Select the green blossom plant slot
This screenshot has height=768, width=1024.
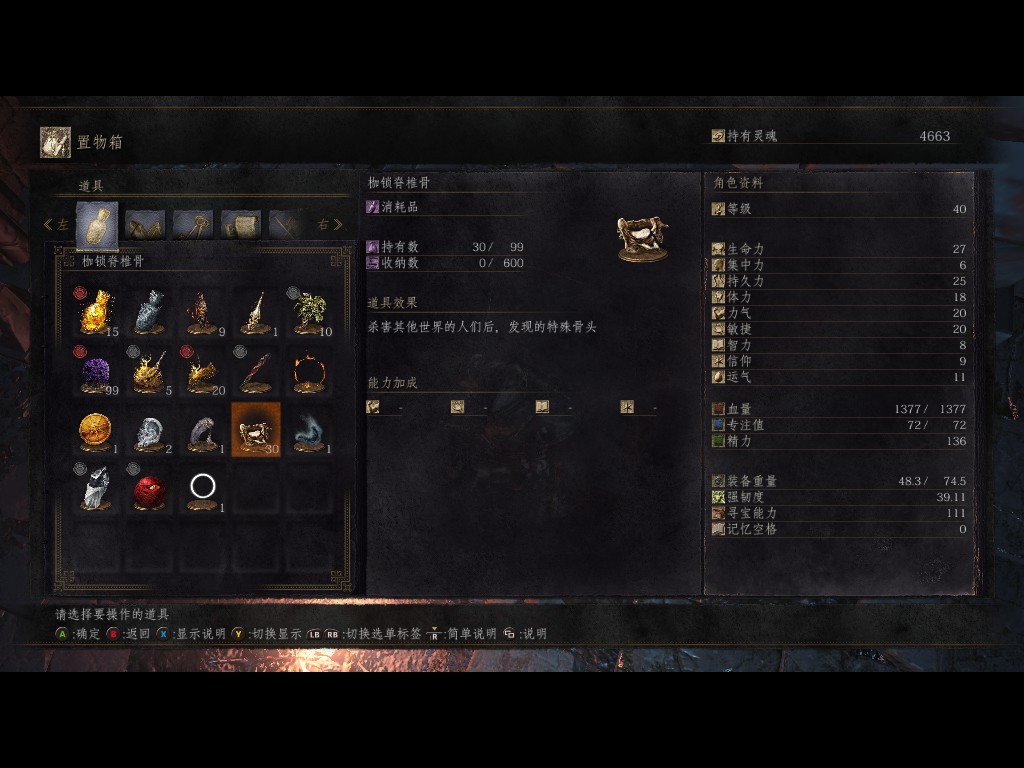[x=311, y=312]
